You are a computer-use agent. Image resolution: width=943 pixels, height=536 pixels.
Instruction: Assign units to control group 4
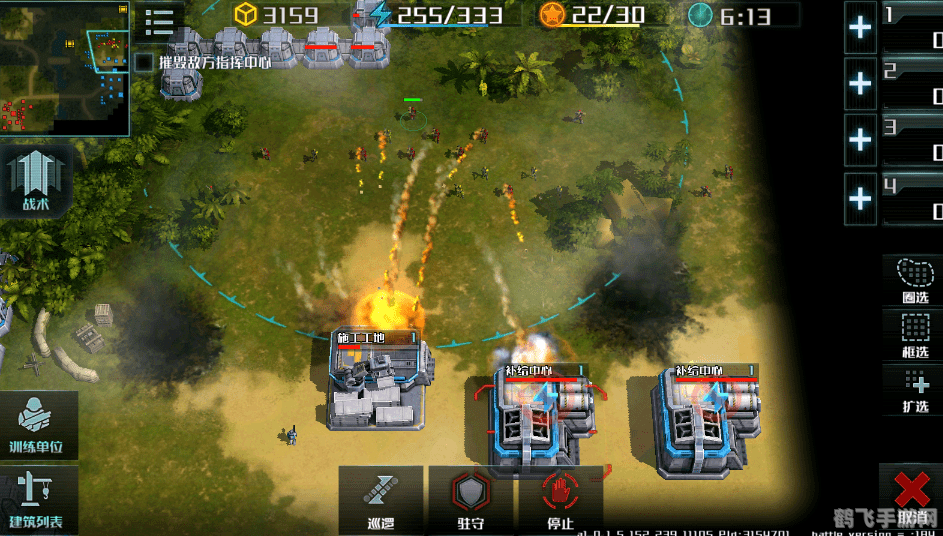click(x=860, y=198)
